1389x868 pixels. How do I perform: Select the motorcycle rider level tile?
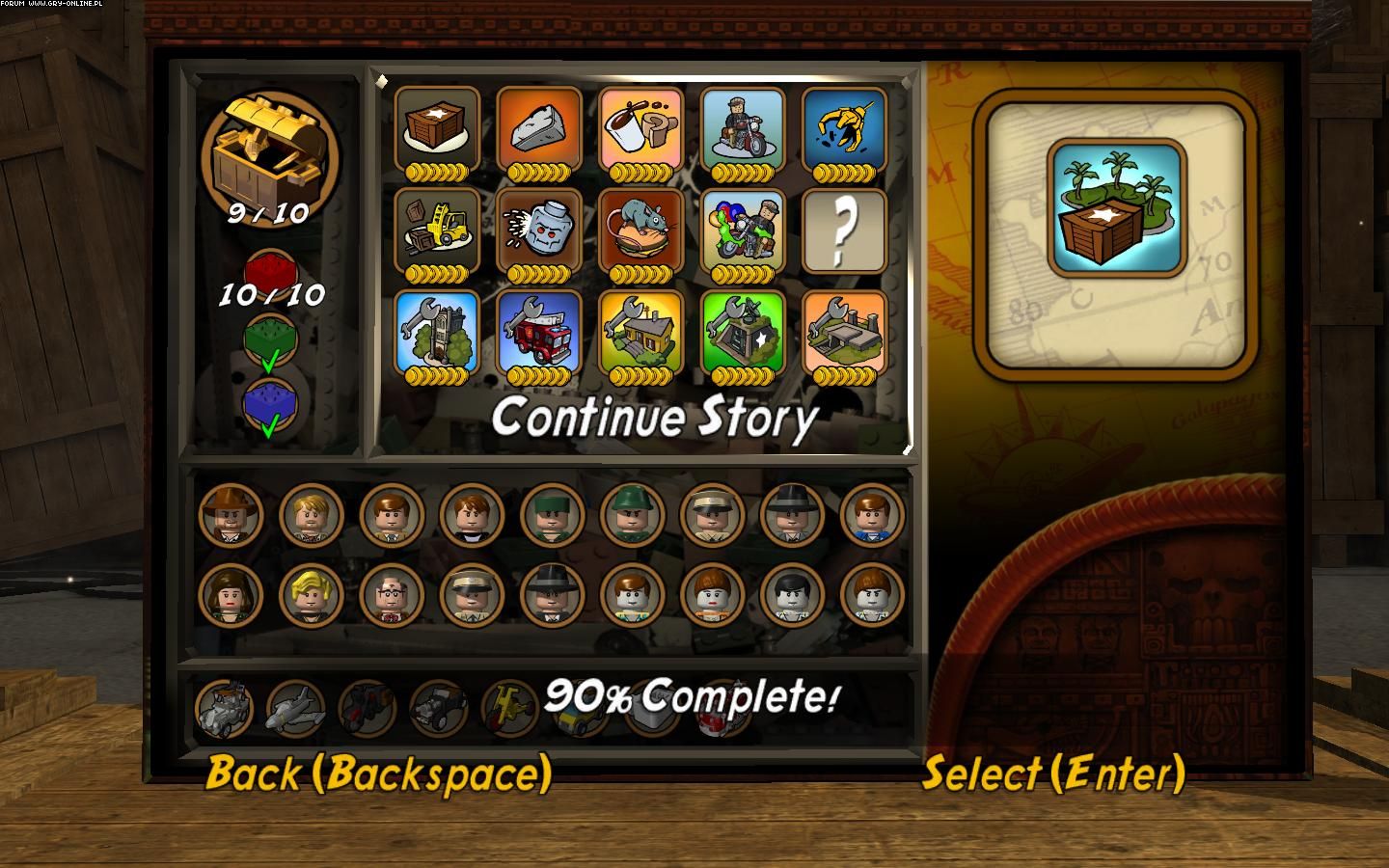tap(743, 128)
